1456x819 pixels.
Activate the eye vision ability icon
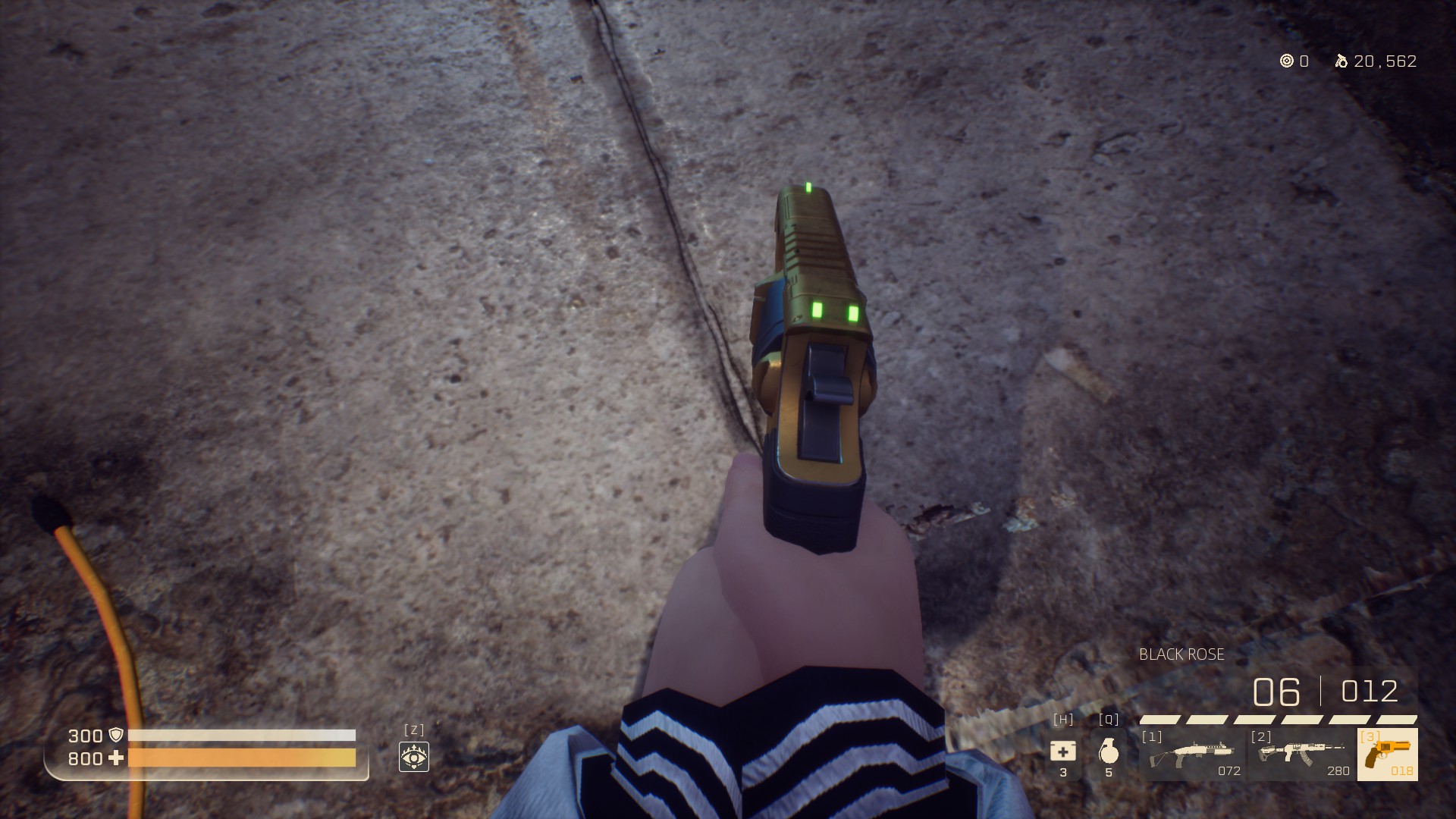tap(414, 757)
